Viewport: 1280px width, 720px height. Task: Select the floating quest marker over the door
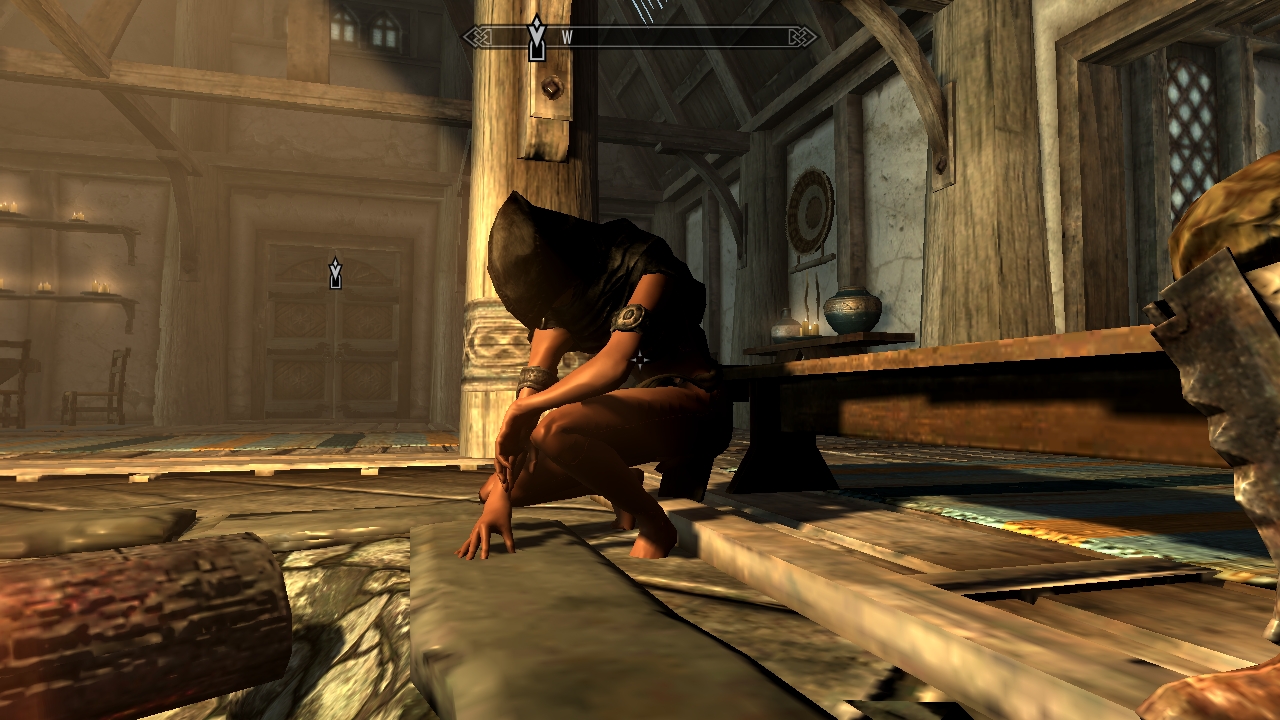[x=335, y=272]
